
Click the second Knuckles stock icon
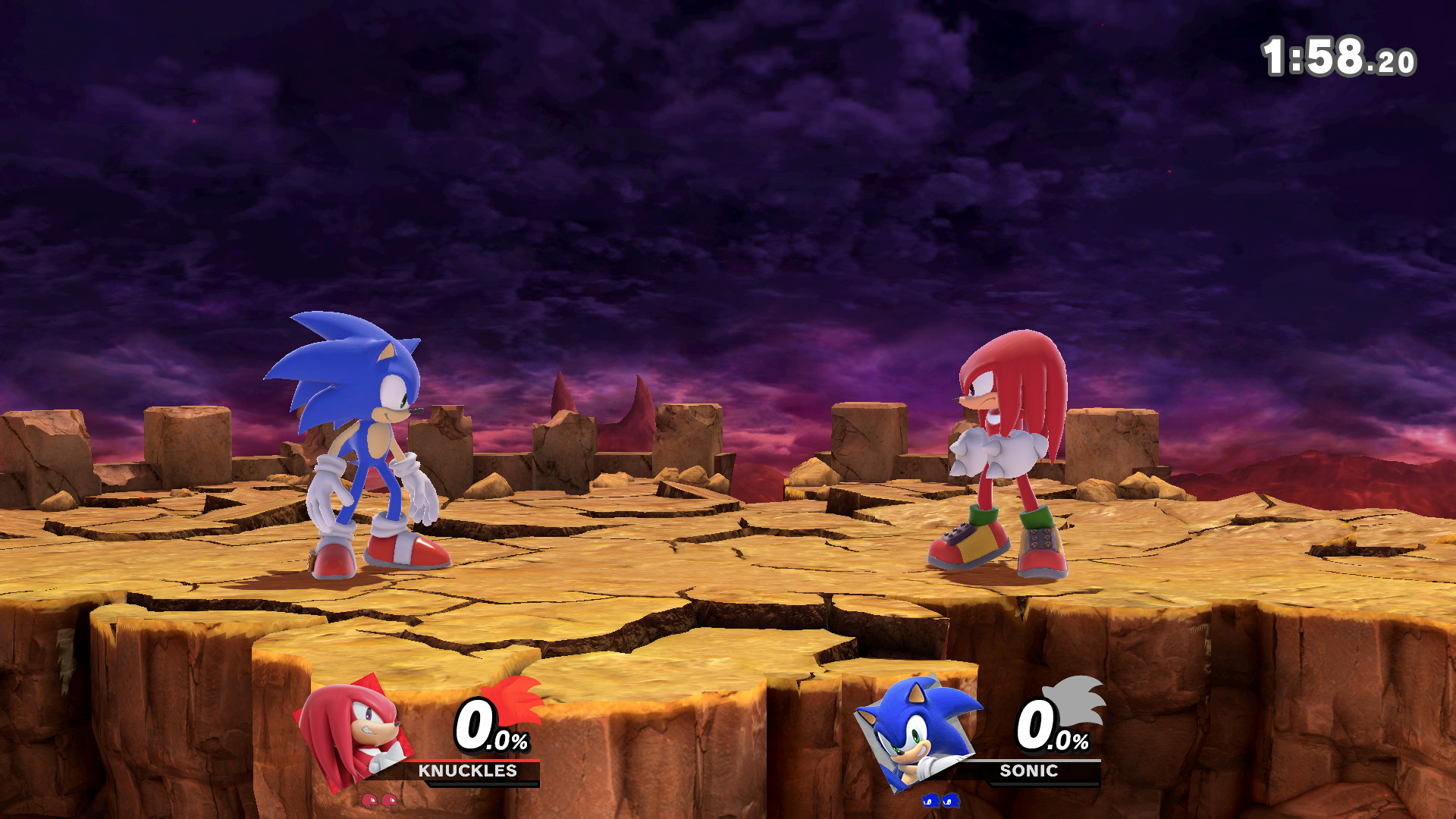pyautogui.click(x=391, y=800)
